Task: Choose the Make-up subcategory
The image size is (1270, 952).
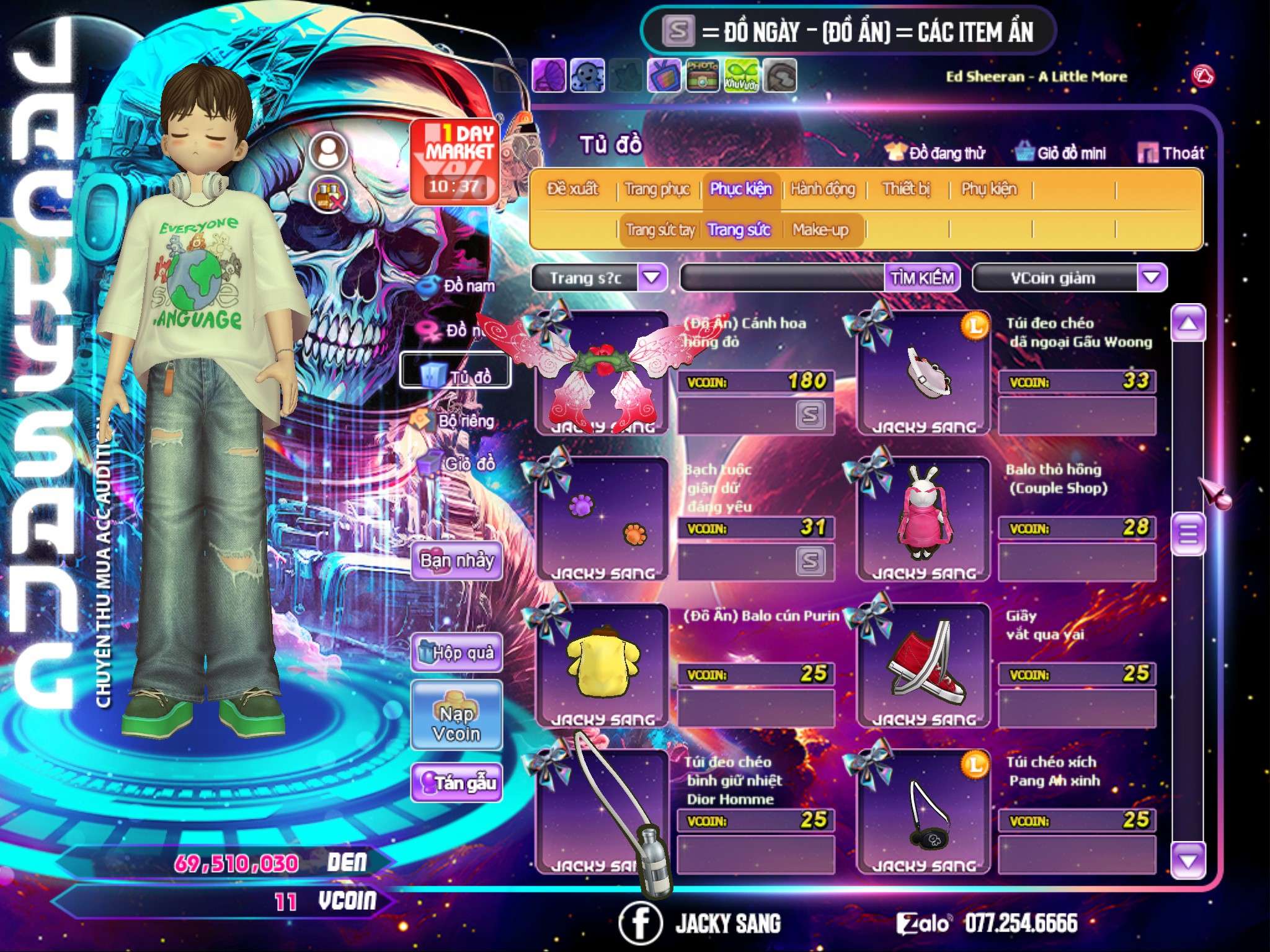Action: pos(820,230)
